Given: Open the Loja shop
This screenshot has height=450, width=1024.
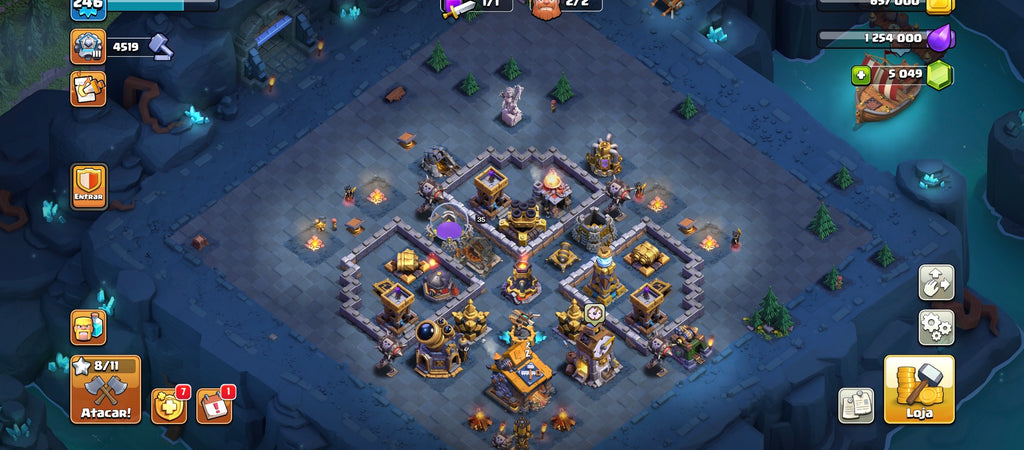Looking at the screenshot, I should (x=918, y=389).
